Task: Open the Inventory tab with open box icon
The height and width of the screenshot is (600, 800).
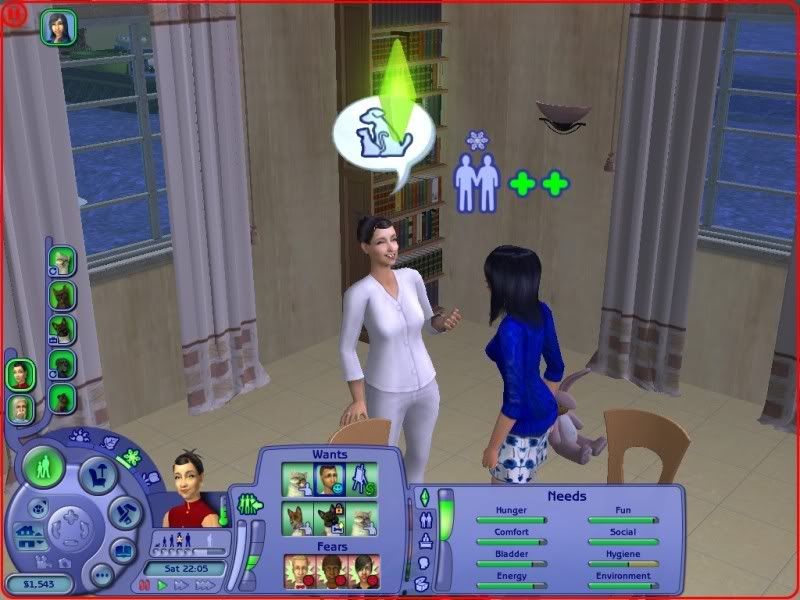Action: click(422, 585)
